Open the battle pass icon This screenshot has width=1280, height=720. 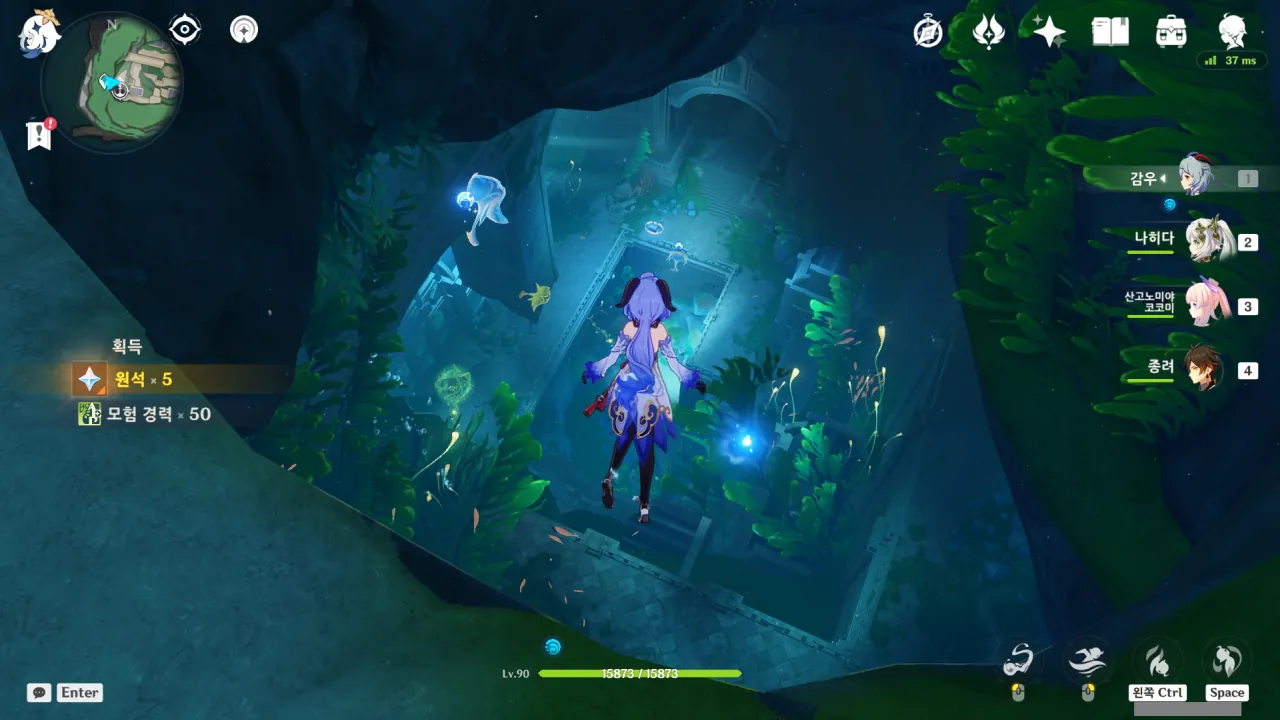(x=988, y=32)
